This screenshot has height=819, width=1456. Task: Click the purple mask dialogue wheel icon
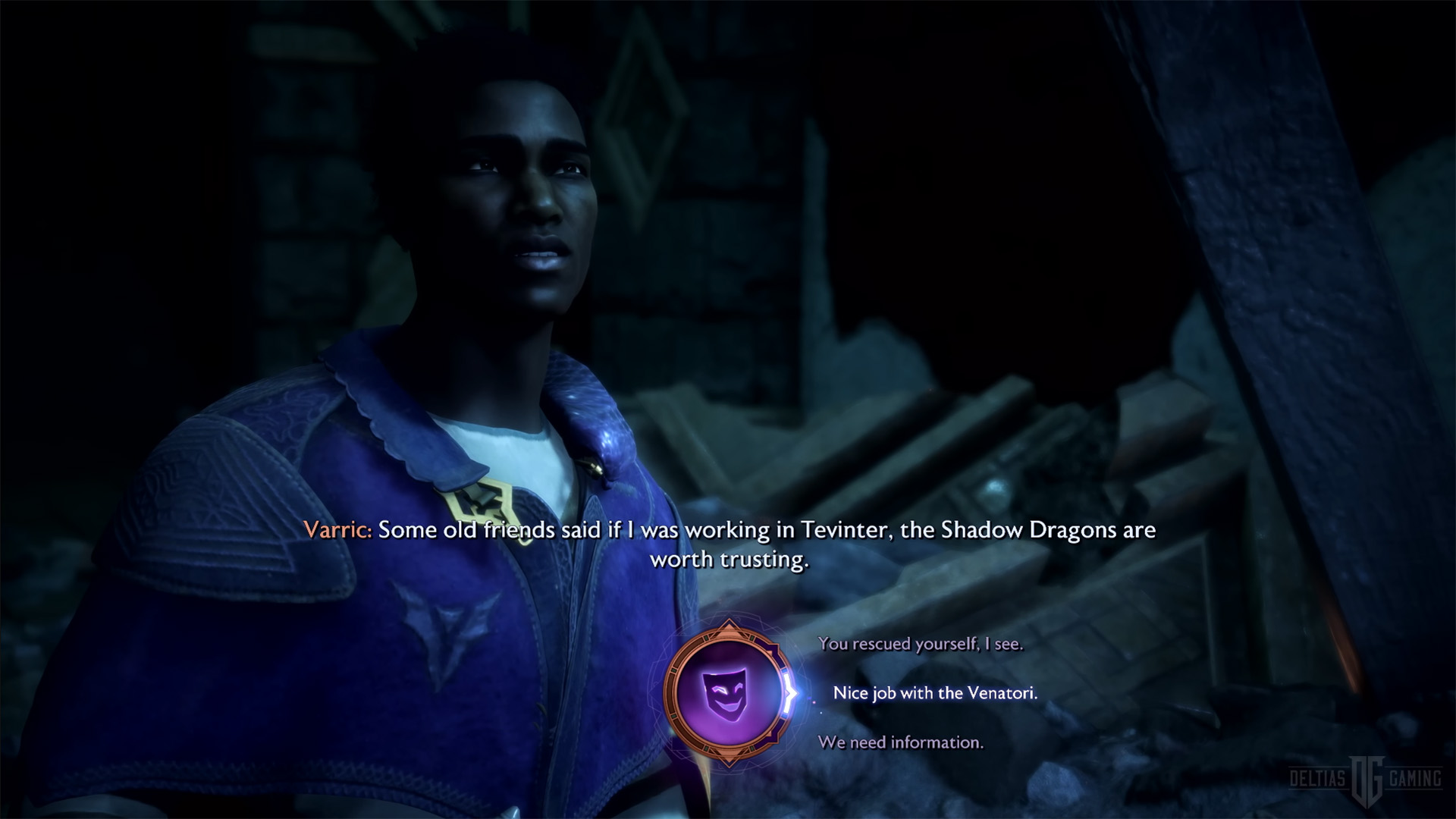click(x=728, y=693)
